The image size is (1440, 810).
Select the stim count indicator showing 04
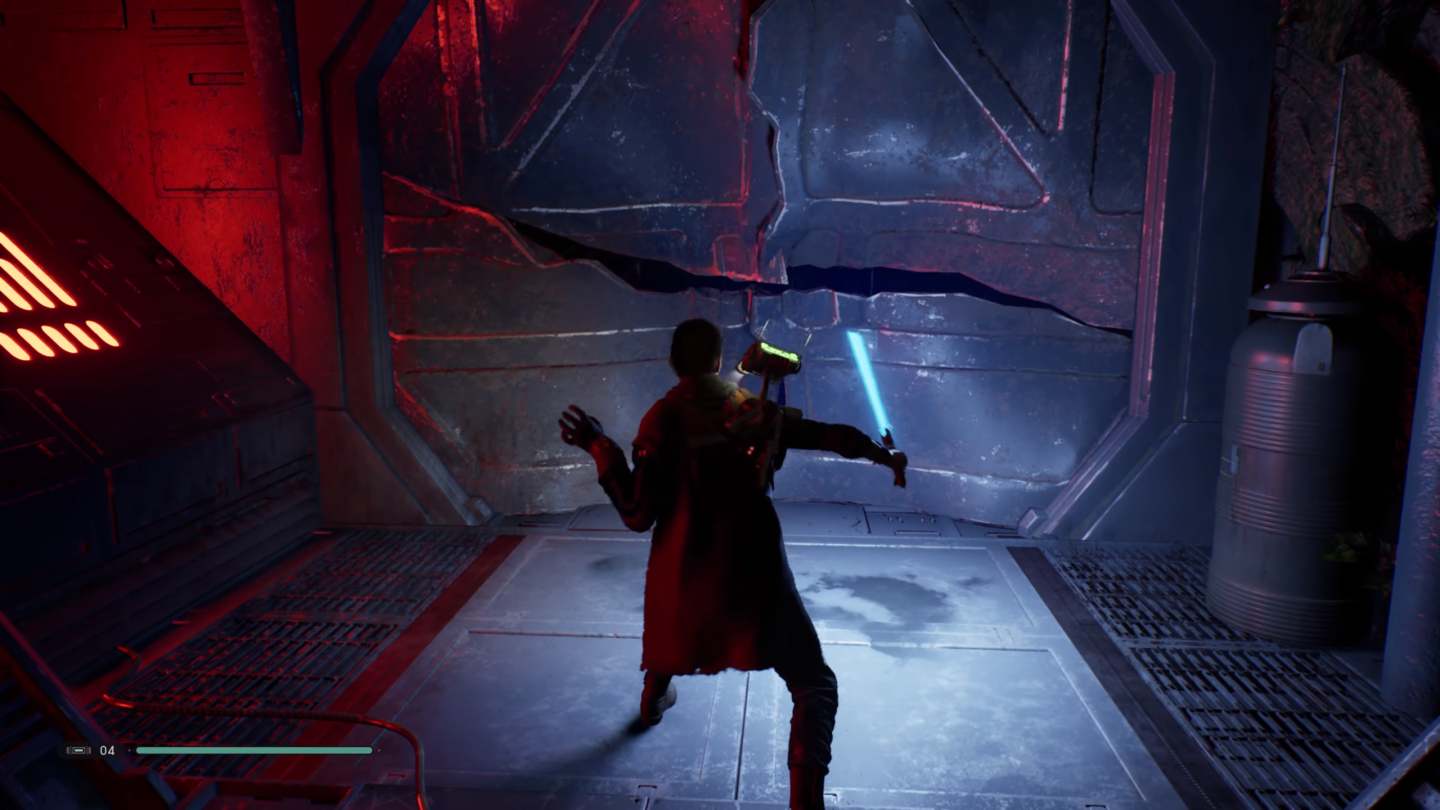click(x=107, y=749)
